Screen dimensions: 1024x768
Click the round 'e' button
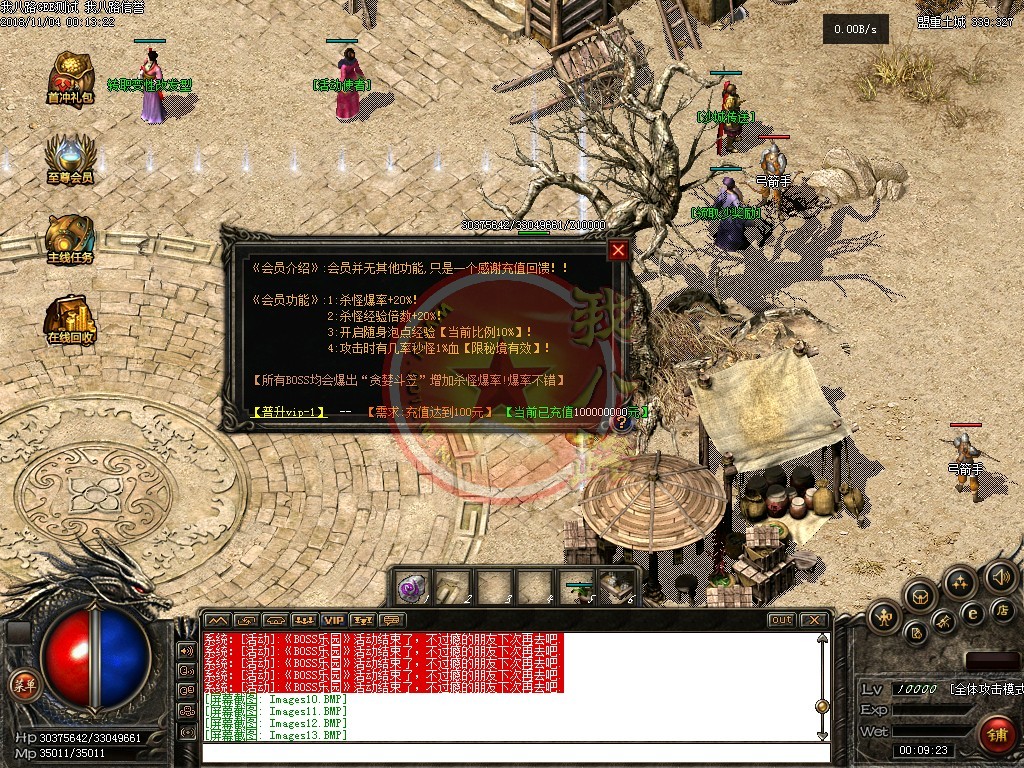coord(971,614)
